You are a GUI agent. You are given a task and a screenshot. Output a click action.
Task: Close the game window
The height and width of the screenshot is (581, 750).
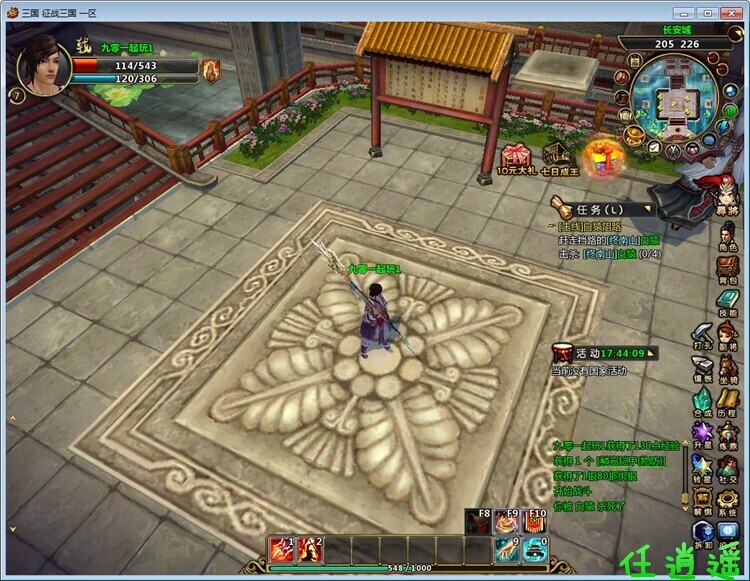pyautogui.click(x=731, y=12)
